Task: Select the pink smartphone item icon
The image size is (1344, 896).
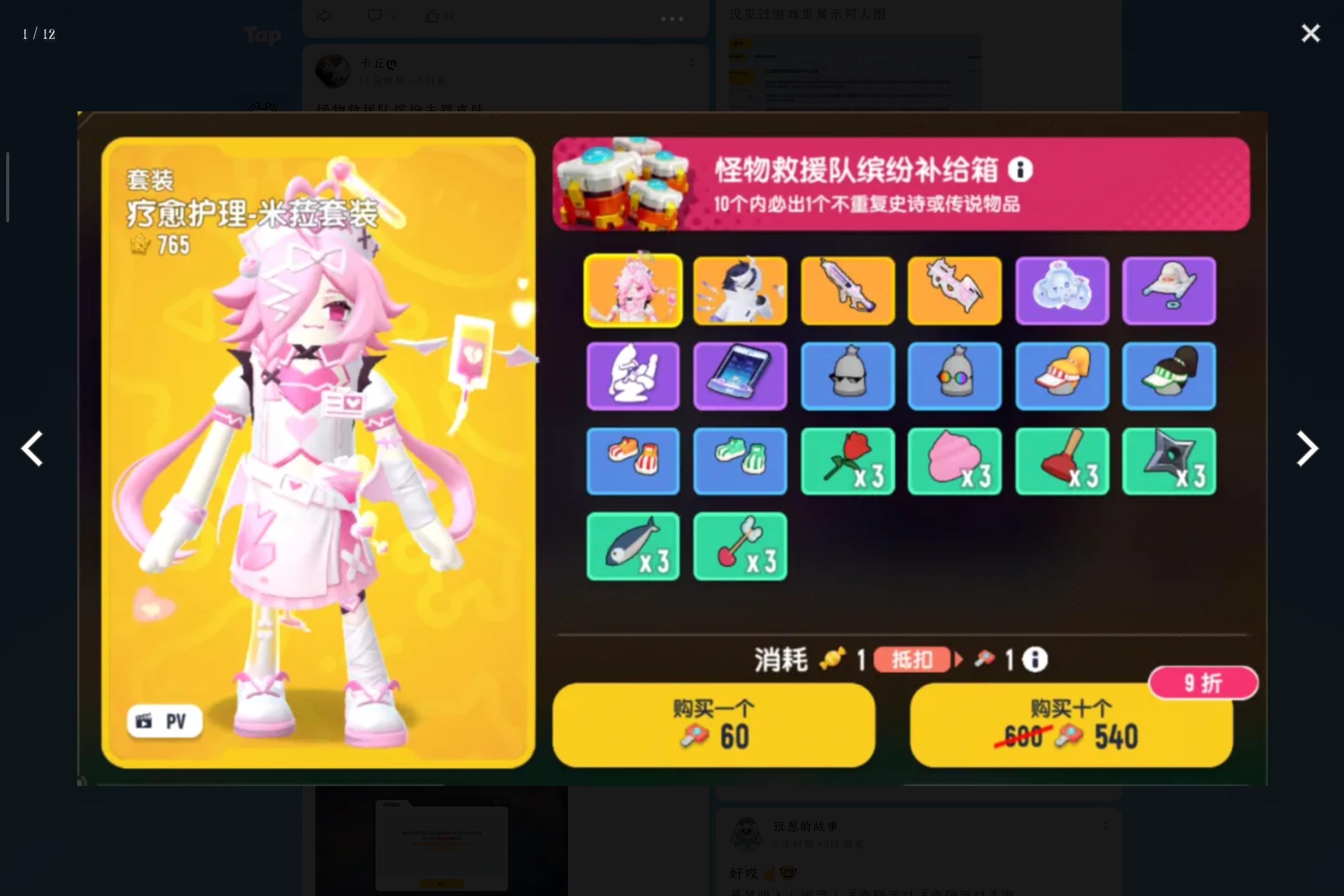Action: [x=740, y=375]
